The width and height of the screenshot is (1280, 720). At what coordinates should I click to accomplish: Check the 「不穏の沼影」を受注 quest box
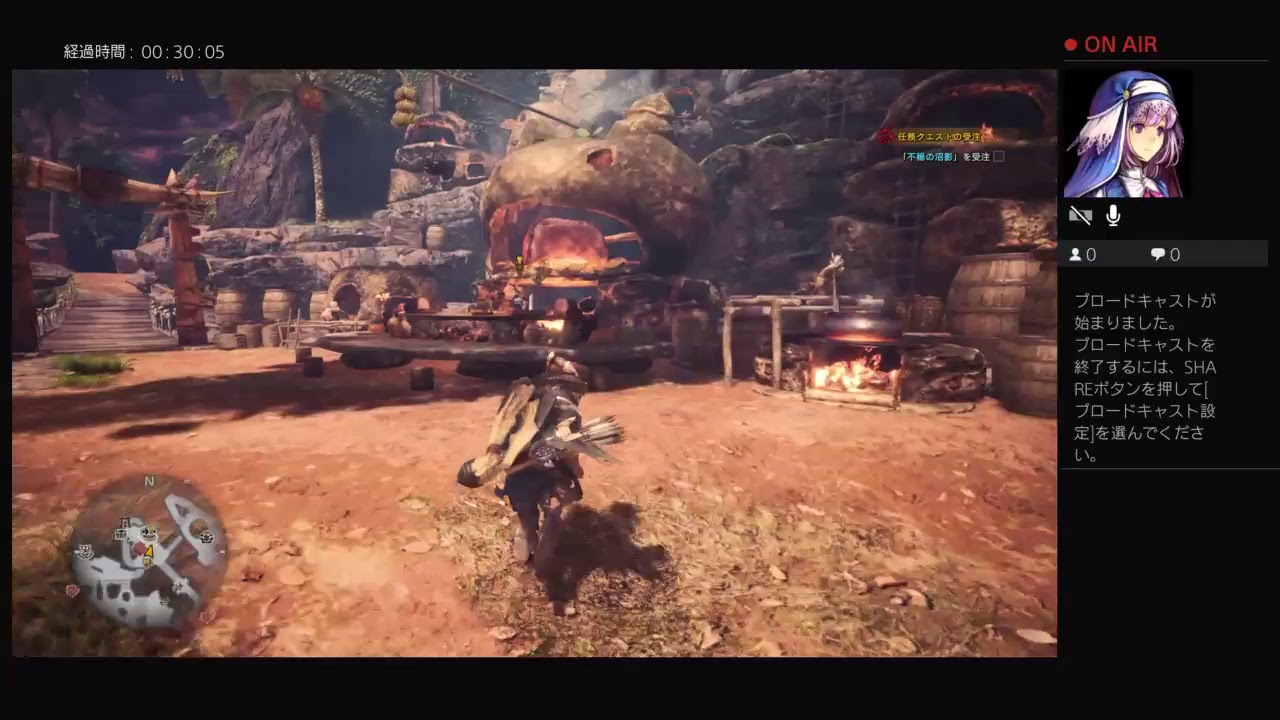tap(998, 156)
